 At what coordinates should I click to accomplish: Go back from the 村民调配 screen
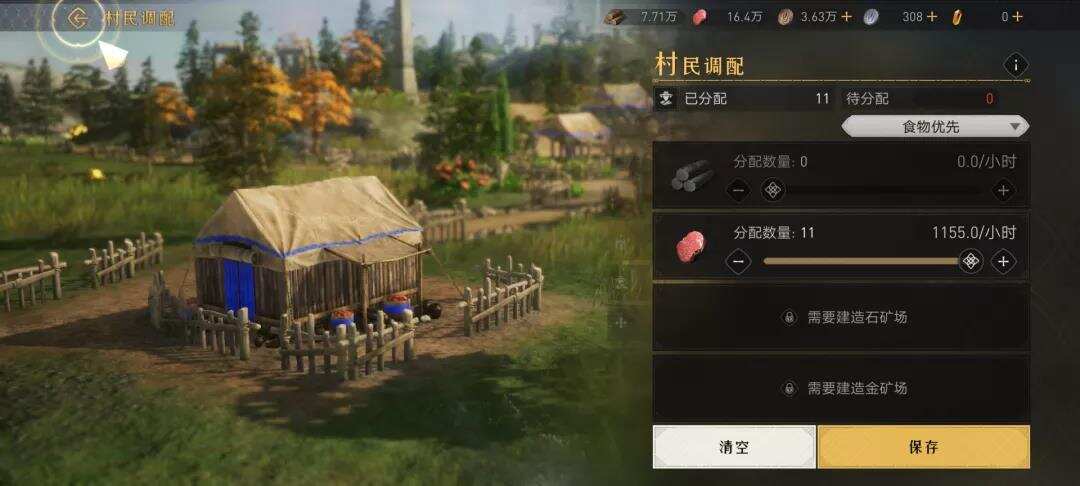(x=78, y=18)
